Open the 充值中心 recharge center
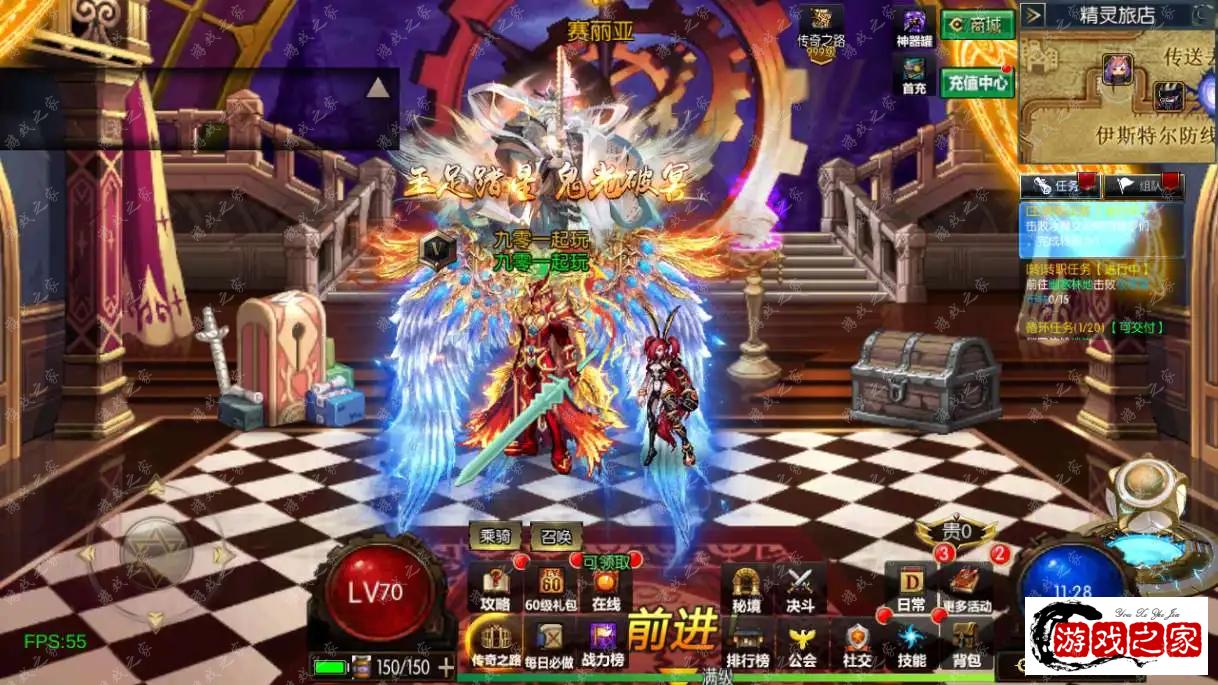This screenshot has height=685, width=1218. (x=977, y=82)
